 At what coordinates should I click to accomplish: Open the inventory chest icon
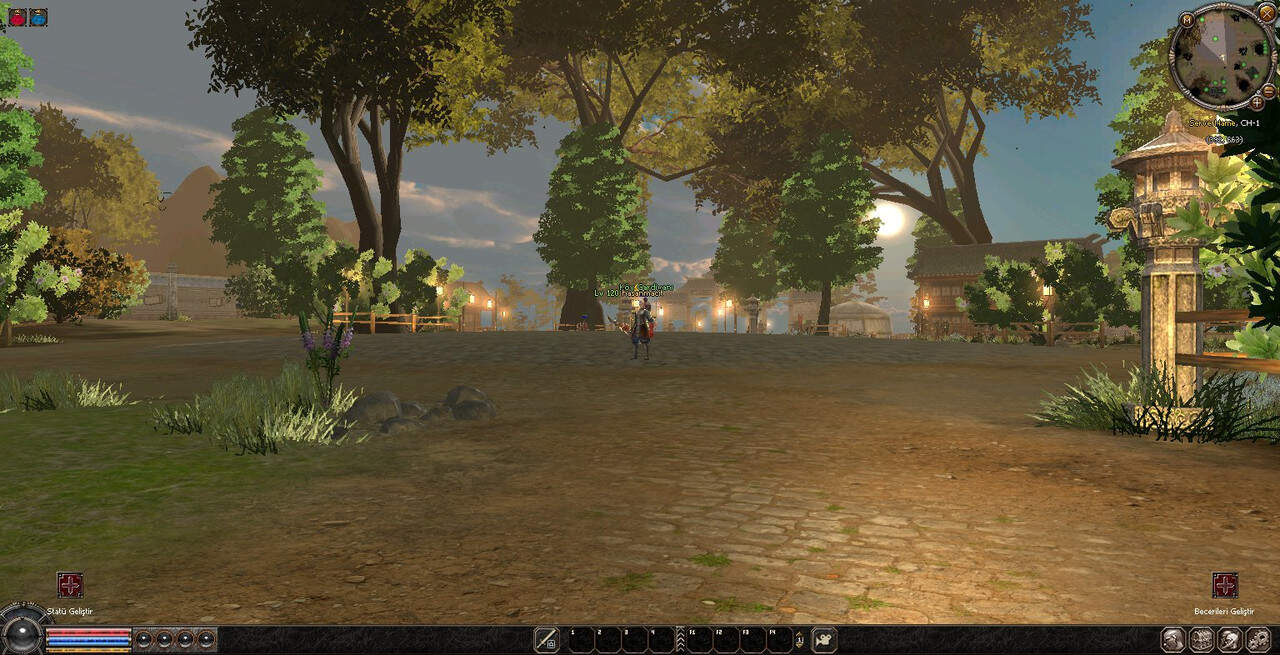[x=1201, y=639]
